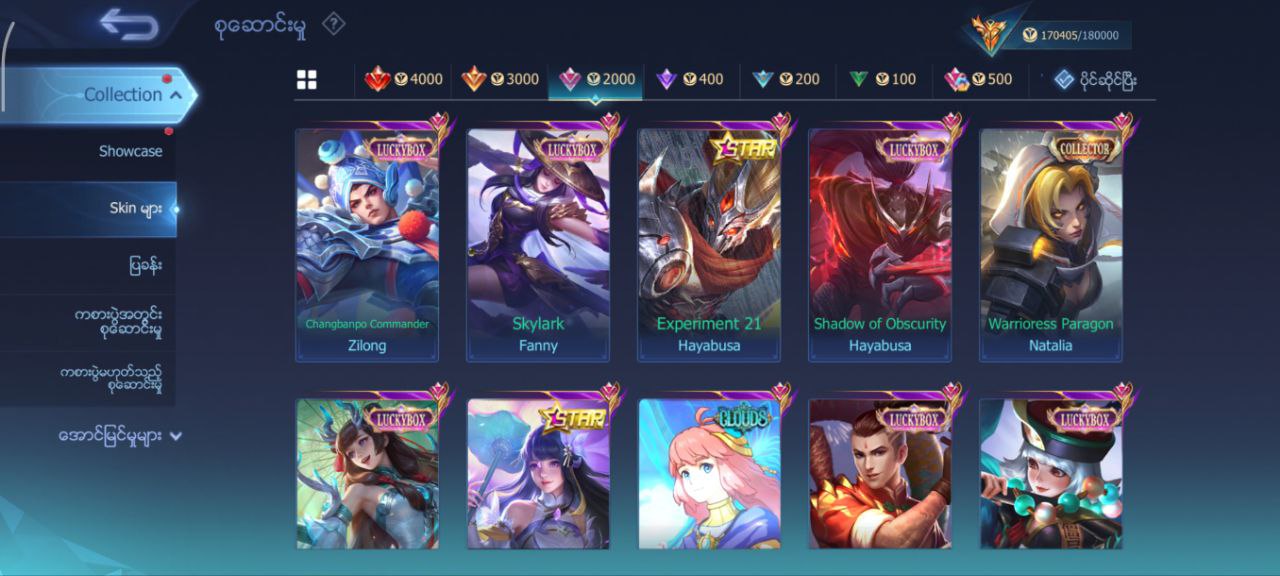Filter skins by the 4000 point tier

click(403, 79)
